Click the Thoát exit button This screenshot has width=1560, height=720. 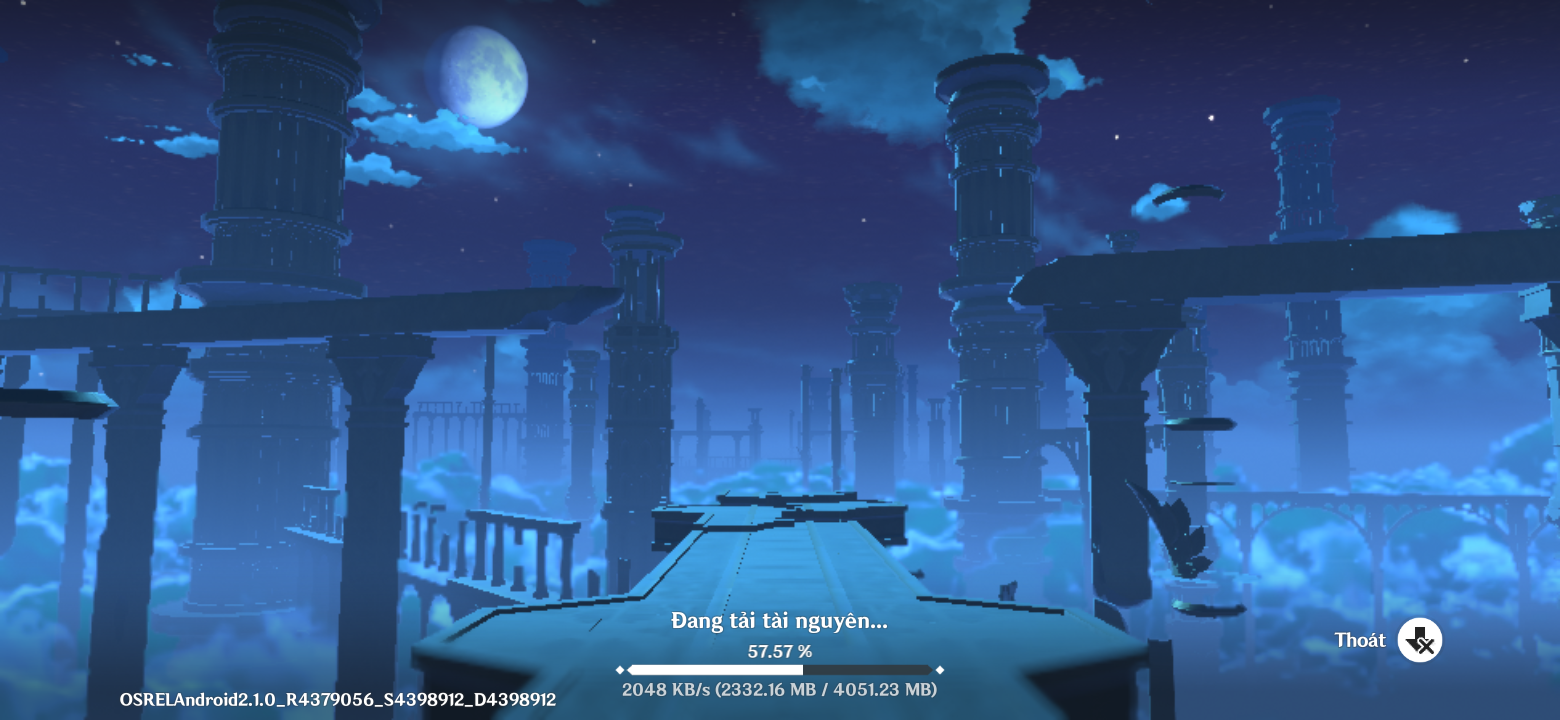[1418, 640]
